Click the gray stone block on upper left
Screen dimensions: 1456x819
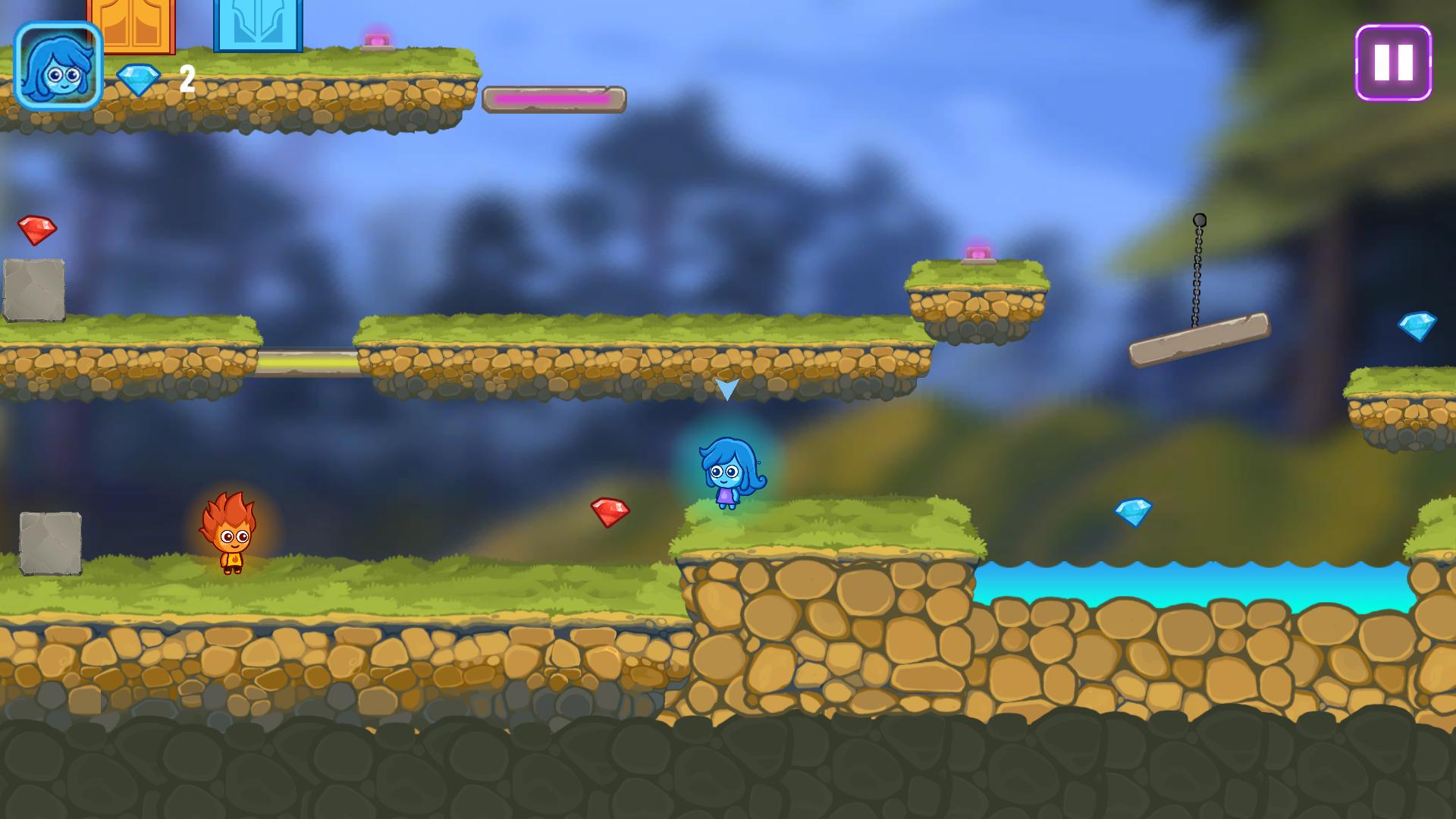click(36, 288)
